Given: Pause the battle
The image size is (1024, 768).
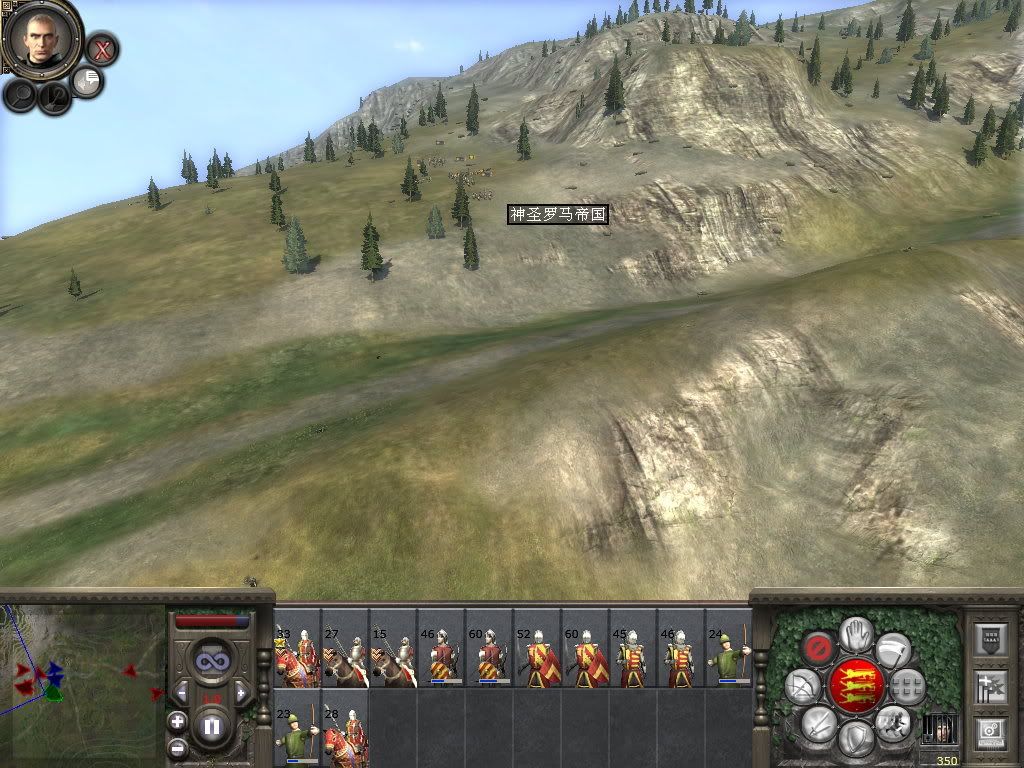Looking at the screenshot, I should pyautogui.click(x=212, y=726).
